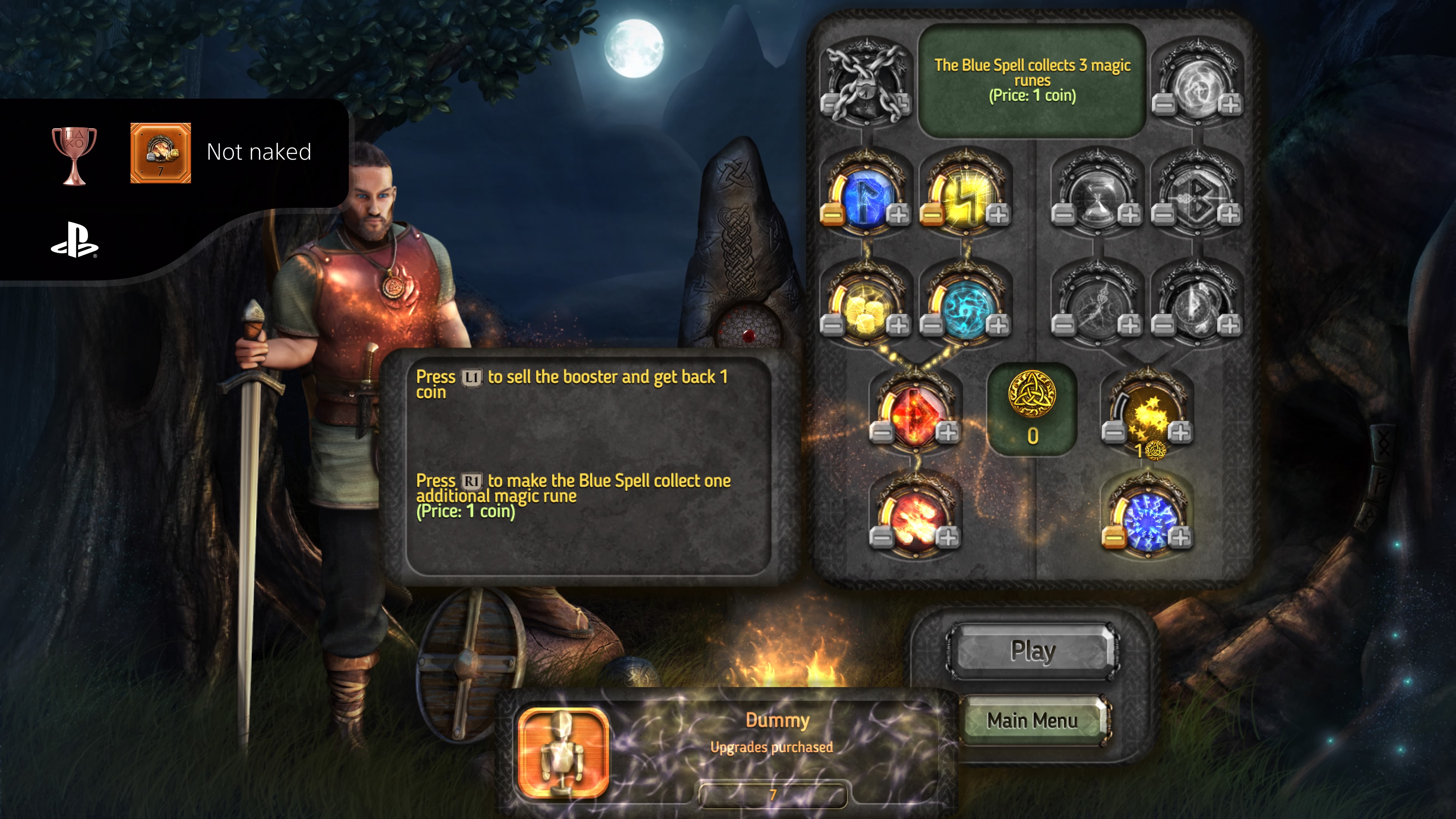Image resolution: width=1456 pixels, height=819 pixels.
Task: Reduce the golden stars booster with minus
Action: click(x=1114, y=433)
